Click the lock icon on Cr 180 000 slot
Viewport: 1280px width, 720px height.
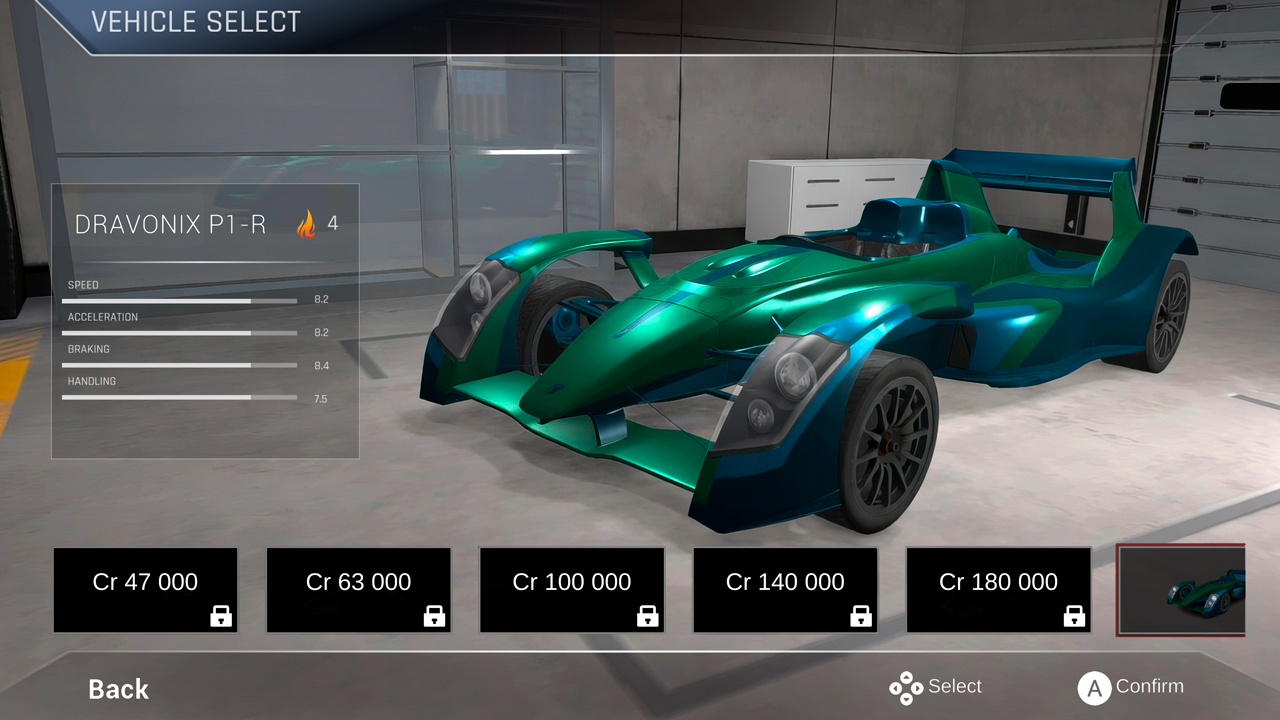click(1073, 616)
